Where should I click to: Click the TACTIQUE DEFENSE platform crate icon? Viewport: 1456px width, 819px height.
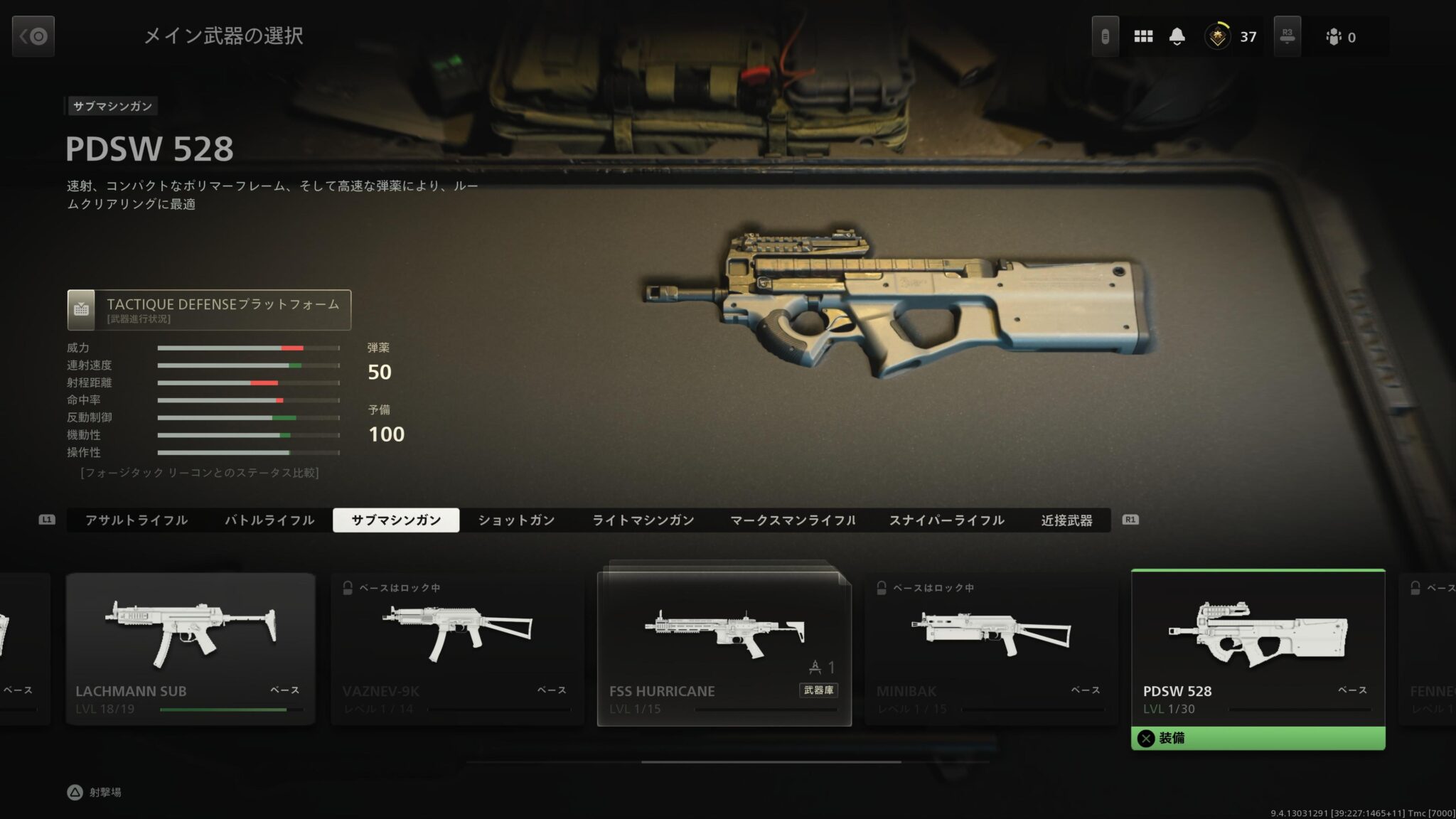coord(81,310)
